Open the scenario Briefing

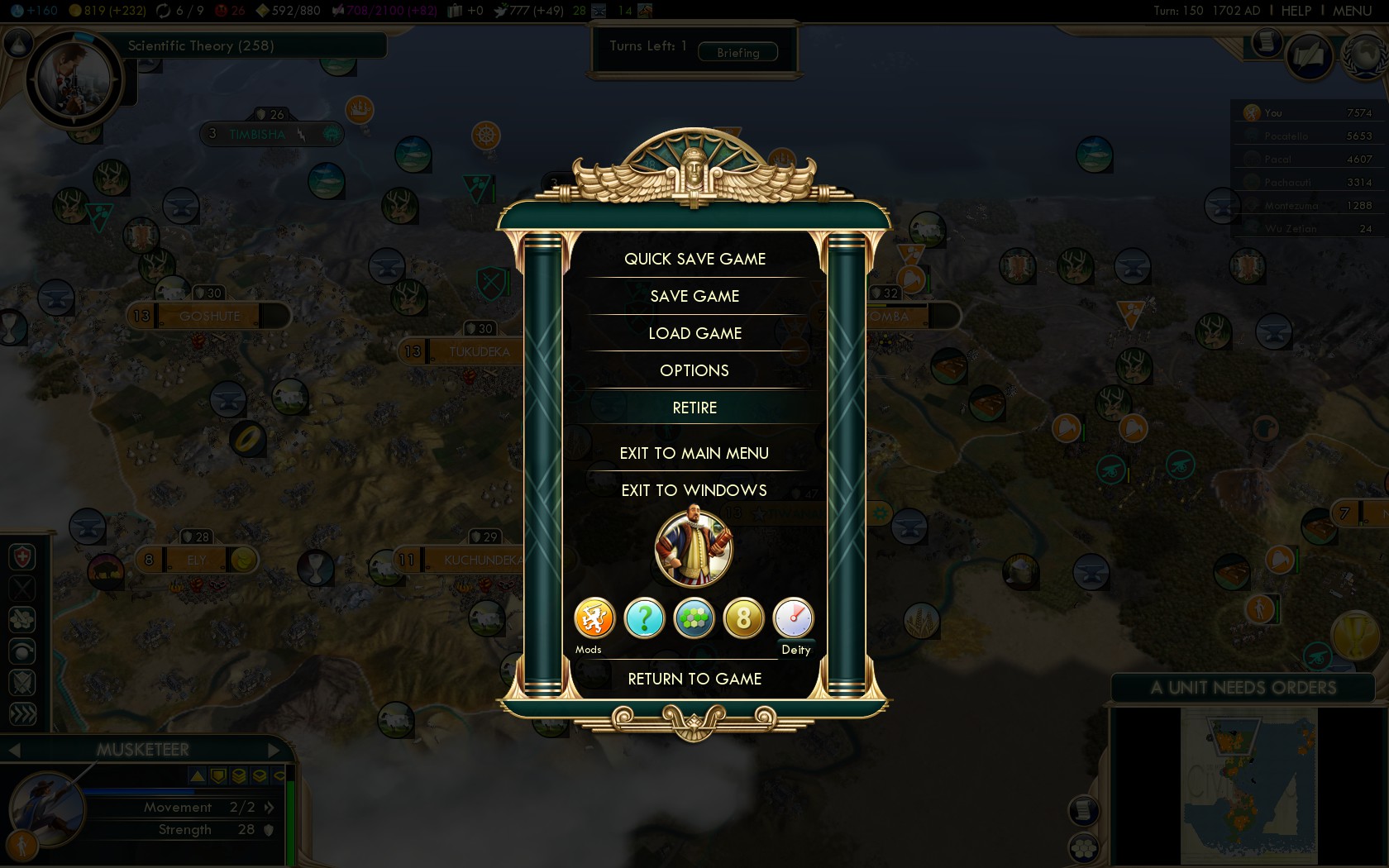[737, 52]
